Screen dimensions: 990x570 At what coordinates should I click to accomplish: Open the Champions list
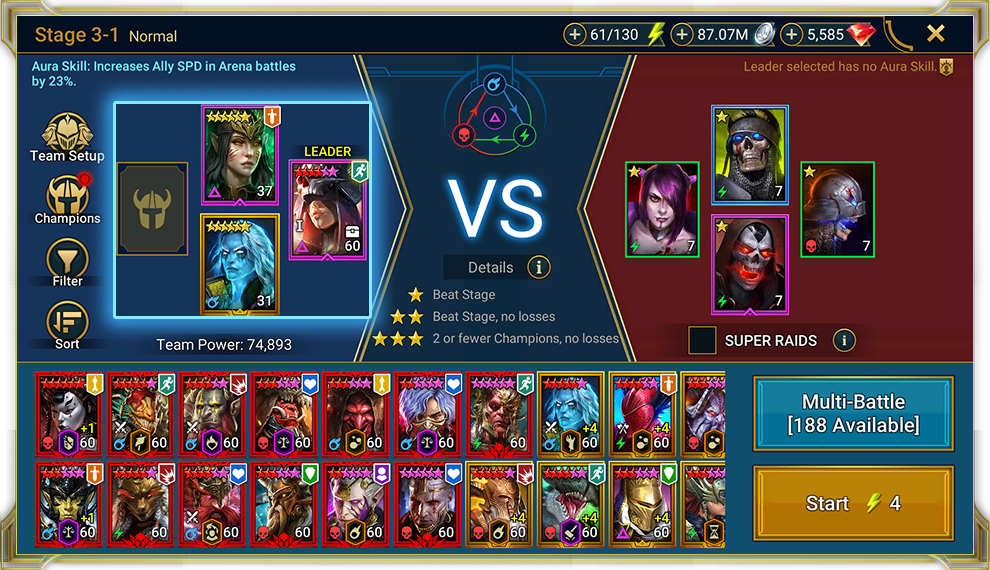coord(67,199)
